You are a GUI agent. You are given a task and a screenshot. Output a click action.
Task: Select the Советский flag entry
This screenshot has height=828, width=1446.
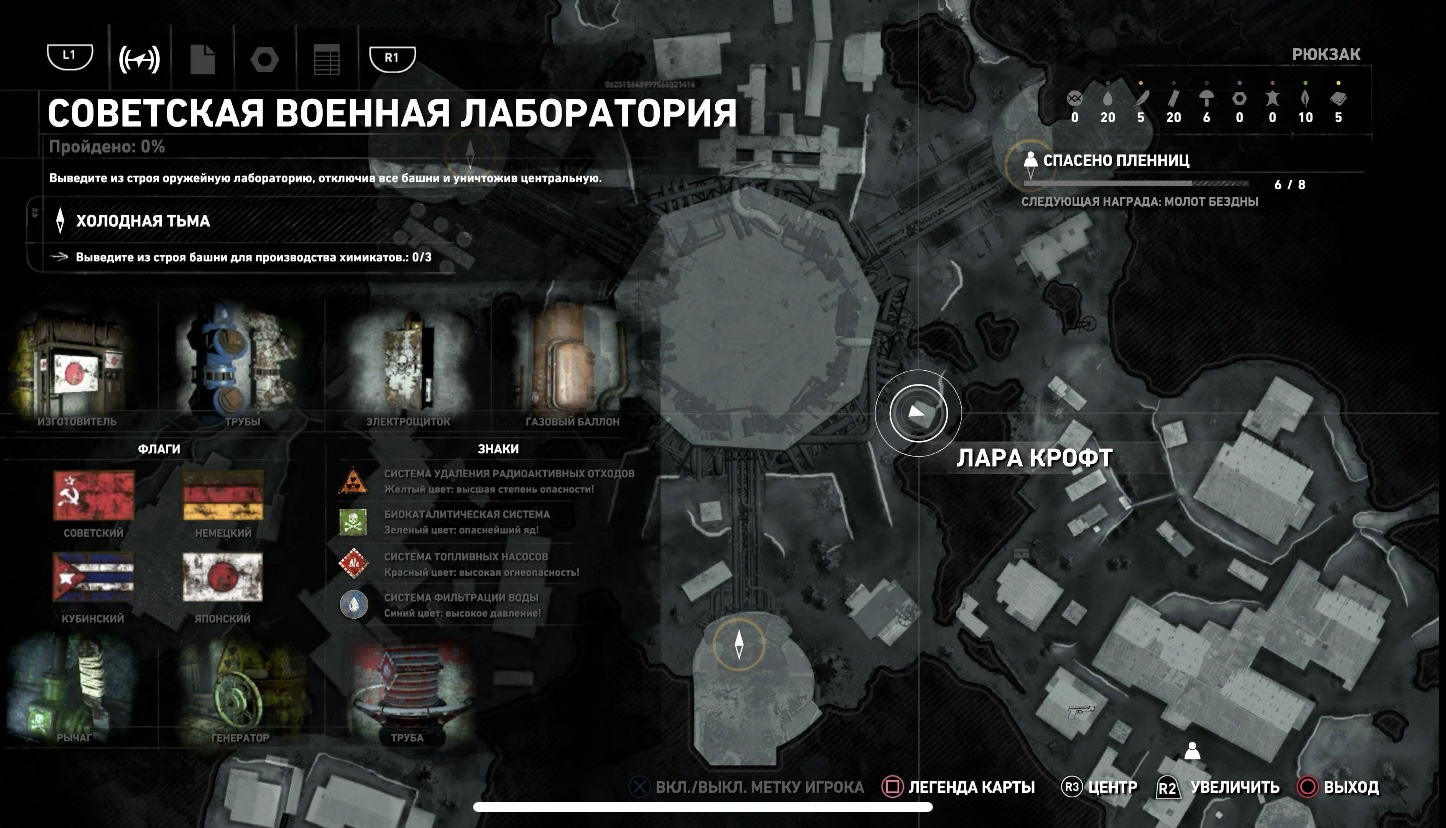click(93, 497)
